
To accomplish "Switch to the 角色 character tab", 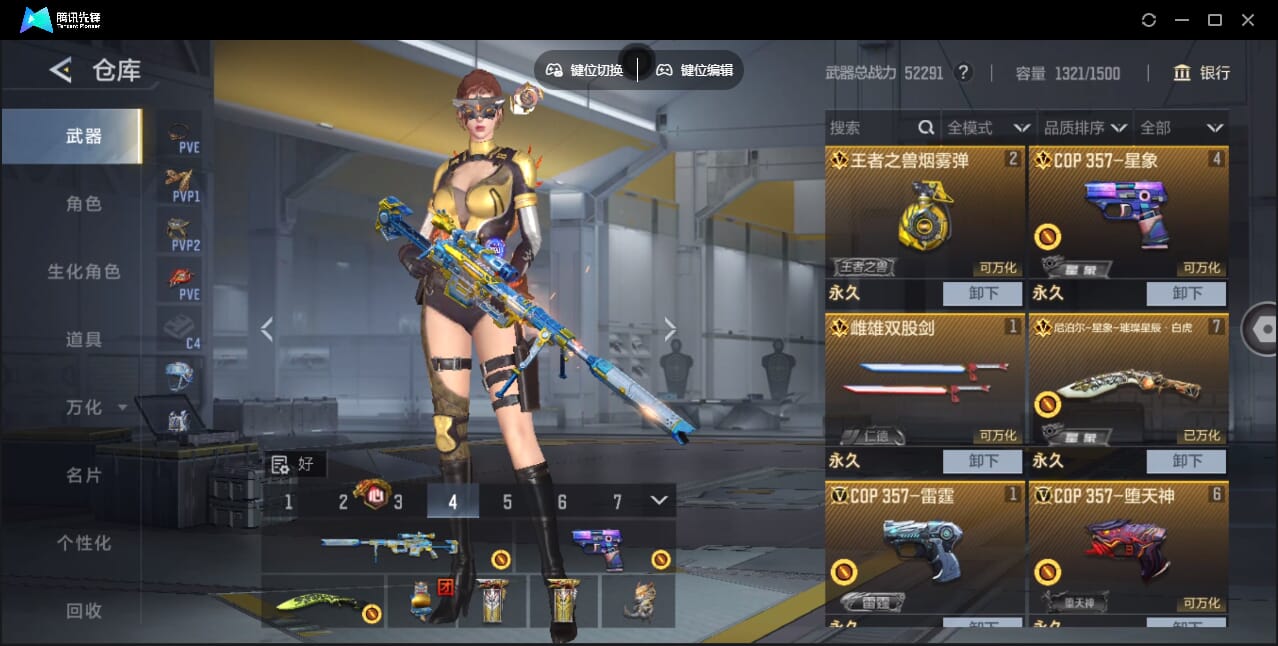I will coord(84,204).
